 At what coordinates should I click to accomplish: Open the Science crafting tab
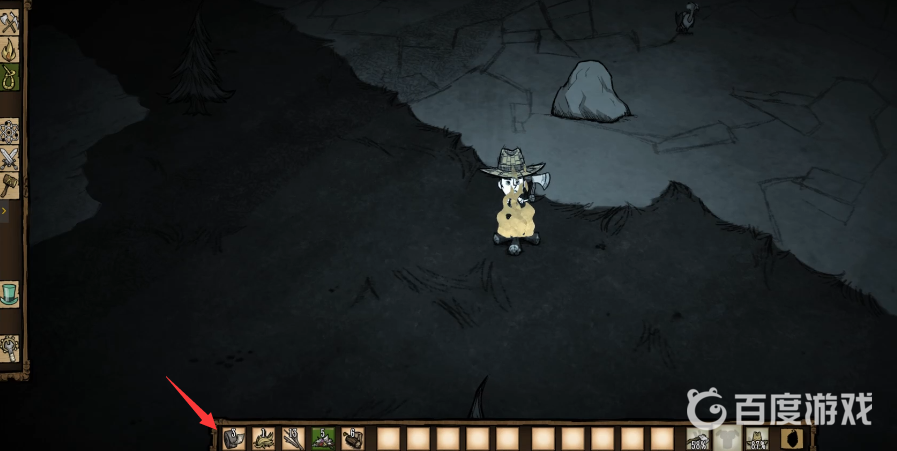[x=10, y=132]
